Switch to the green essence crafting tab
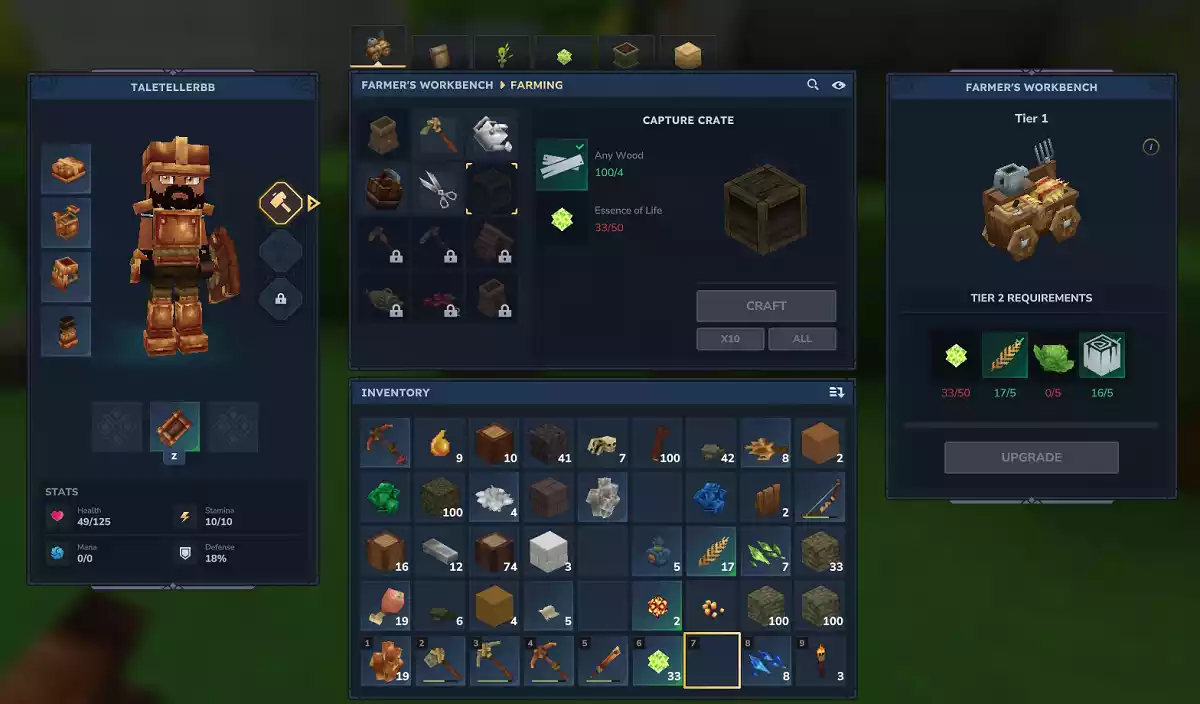The width and height of the screenshot is (1200, 704). tap(564, 55)
